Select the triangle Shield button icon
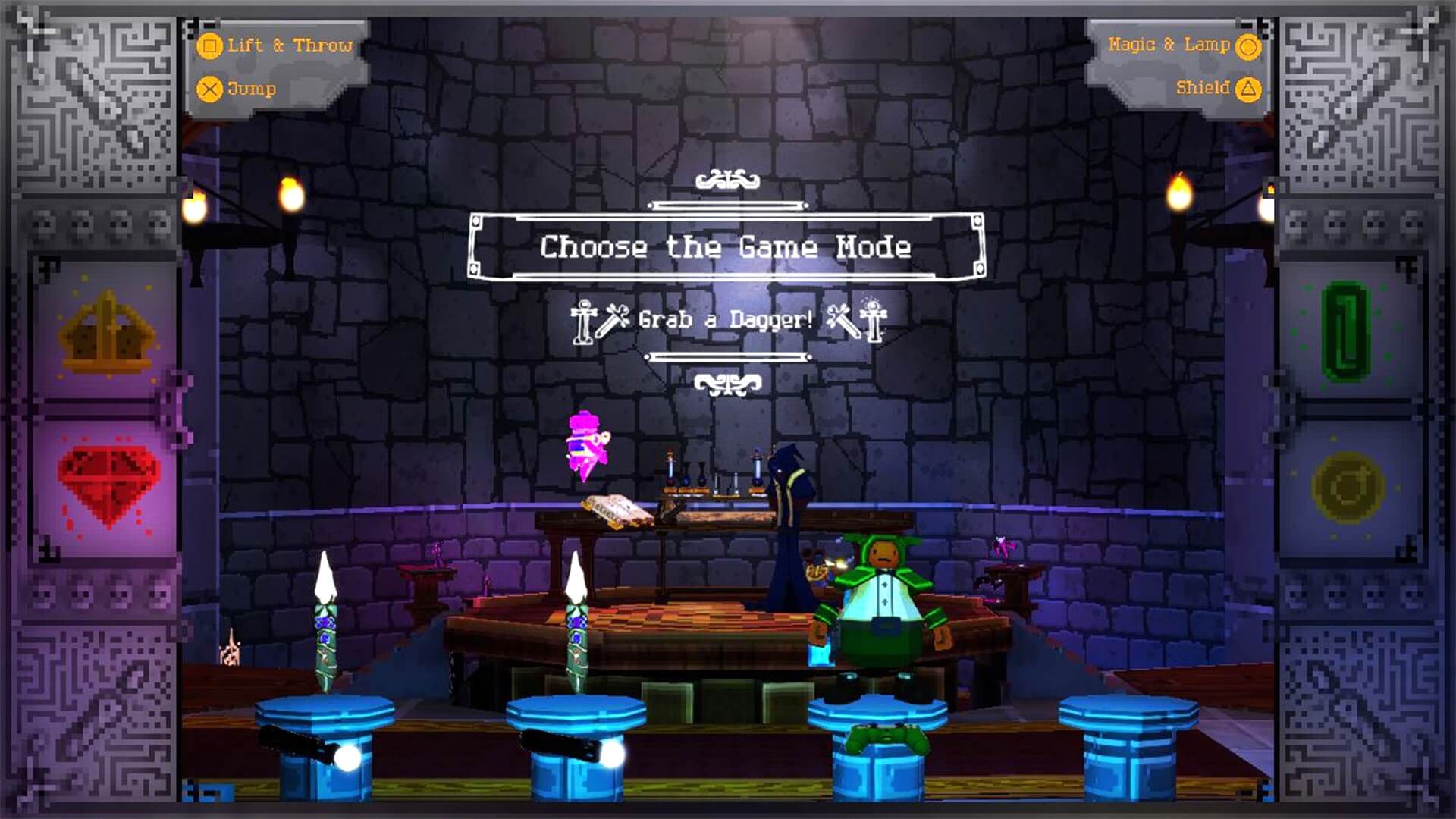Viewport: 1456px width, 819px height. point(1248,88)
